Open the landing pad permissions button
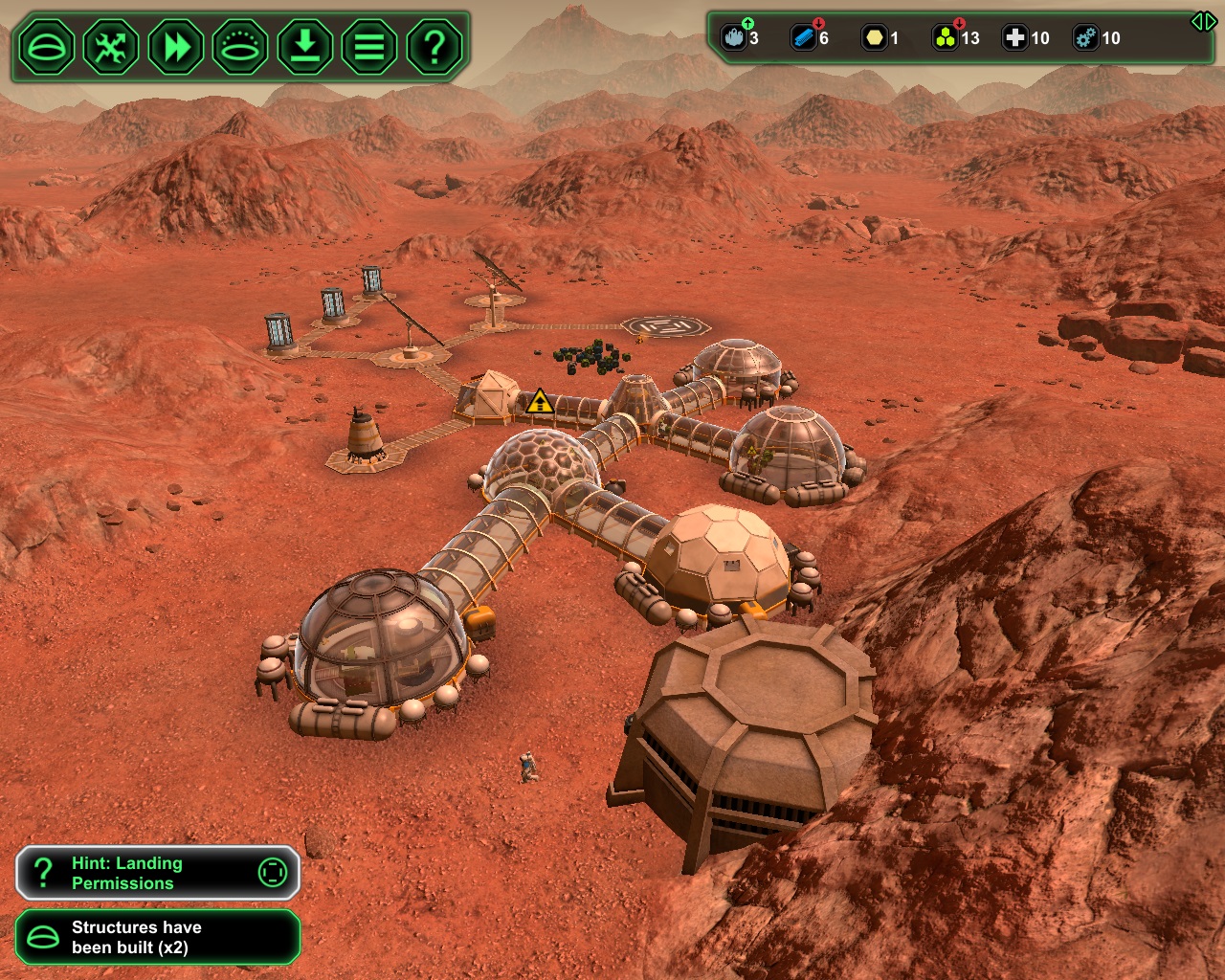 pyautogui.click(x=240, y=46)
